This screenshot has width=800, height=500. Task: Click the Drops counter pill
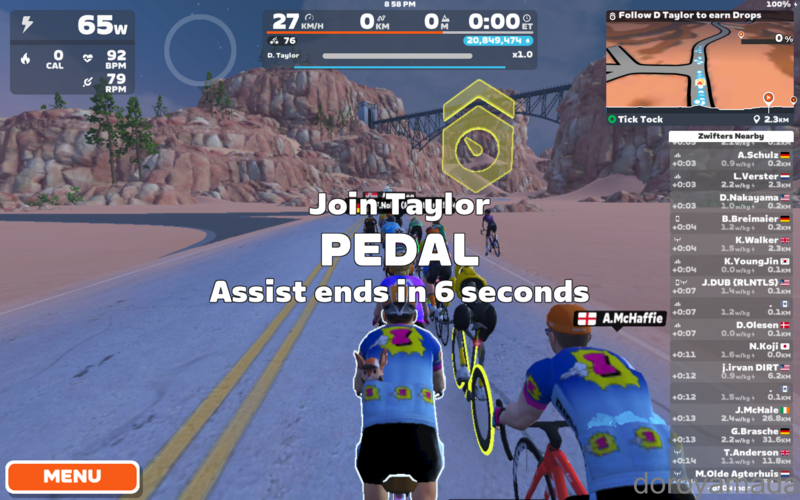(498, 41)
